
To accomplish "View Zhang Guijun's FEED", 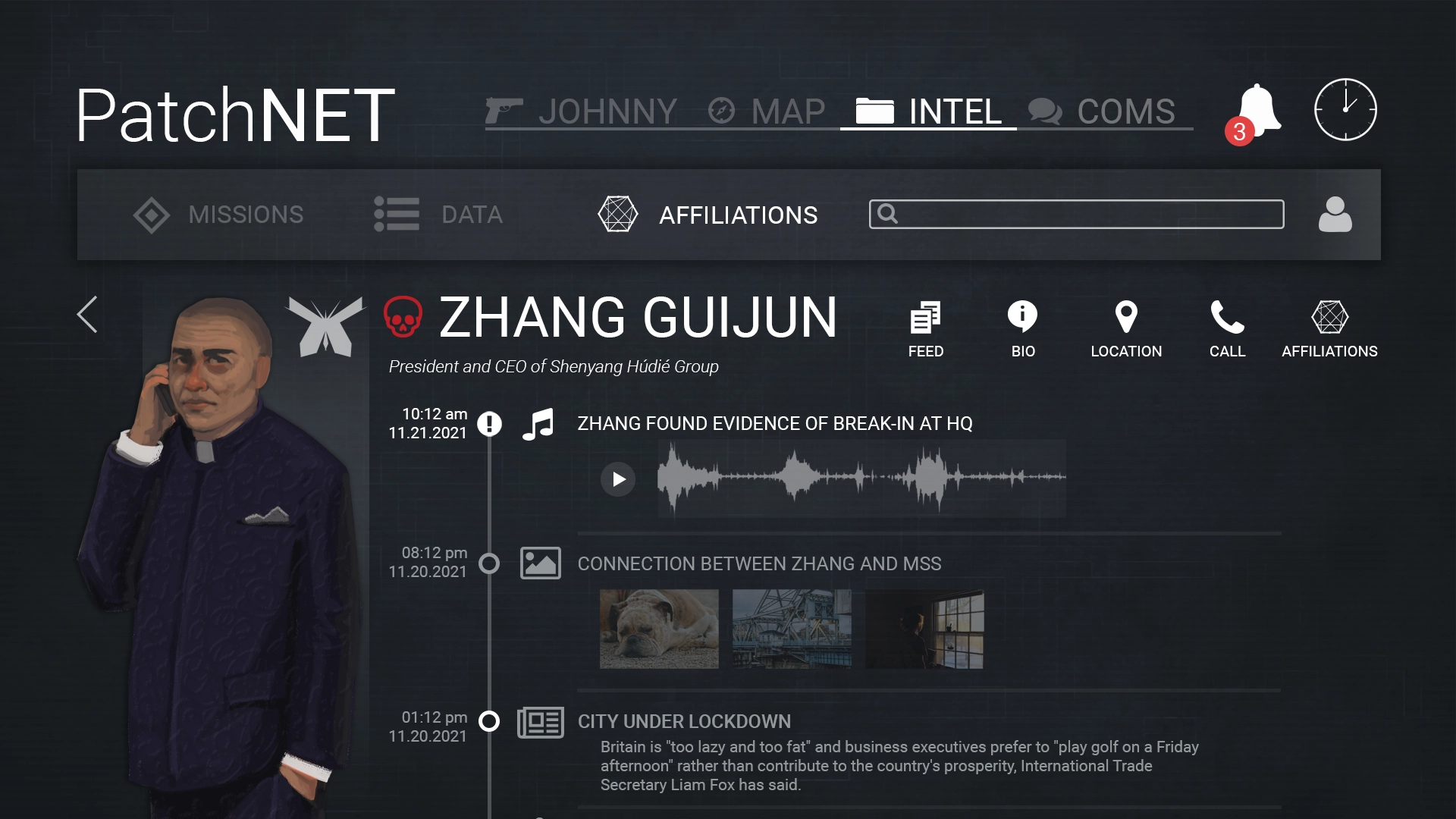I will (x=925, y=329).
